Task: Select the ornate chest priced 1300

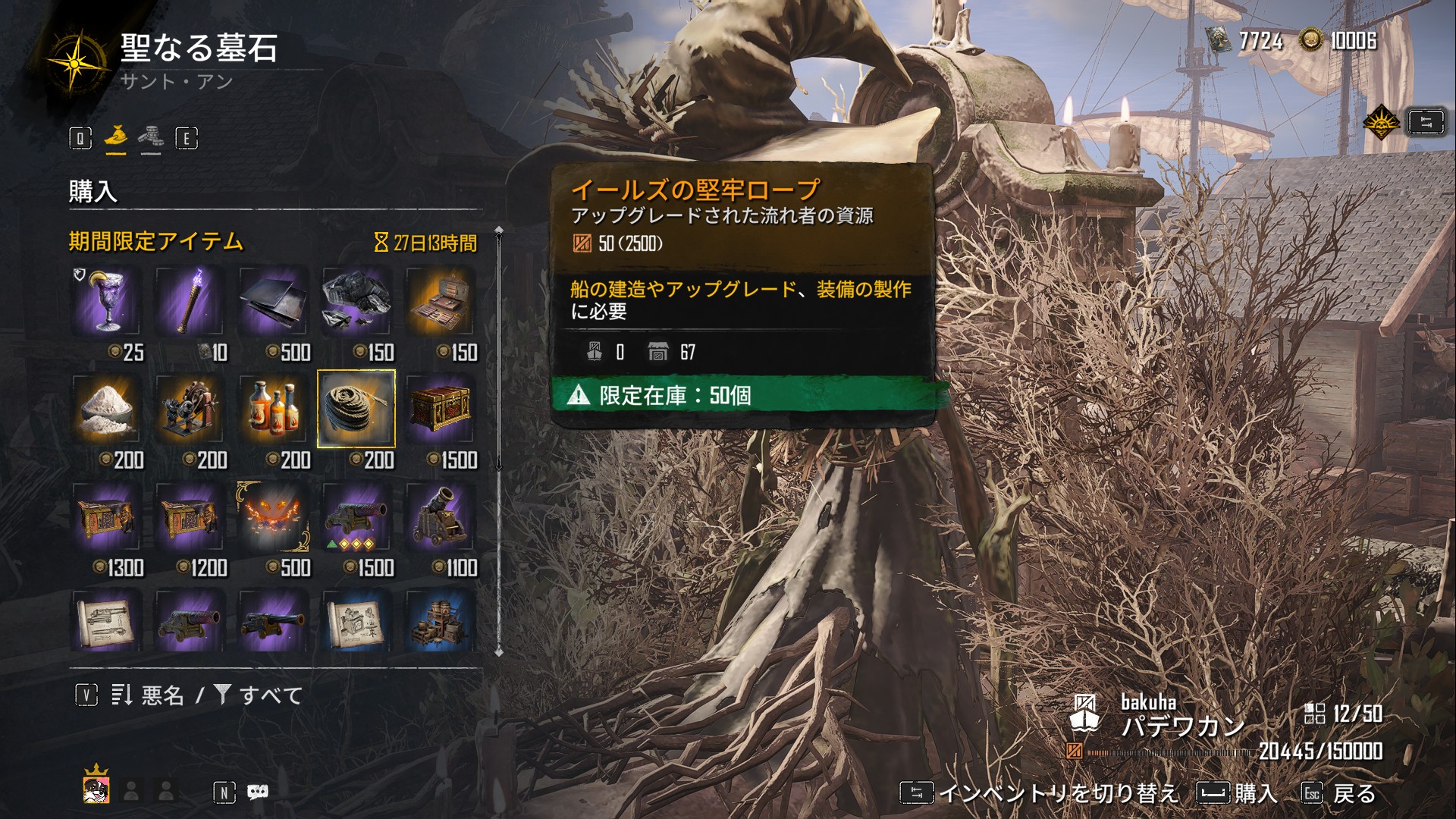Action: click(x=106, y=517)
